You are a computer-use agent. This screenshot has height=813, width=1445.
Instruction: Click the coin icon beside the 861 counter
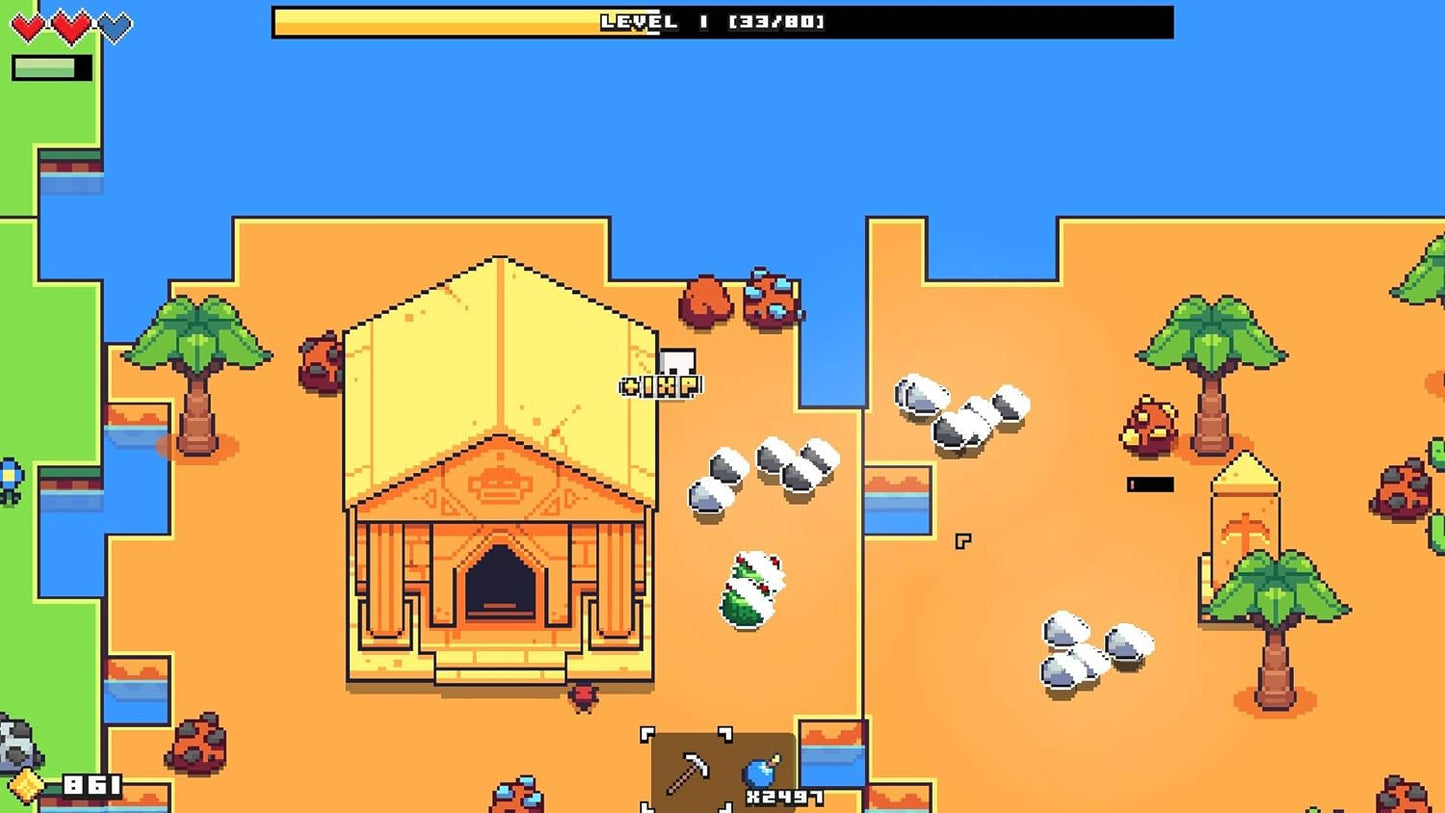click(x=28, y=784)
